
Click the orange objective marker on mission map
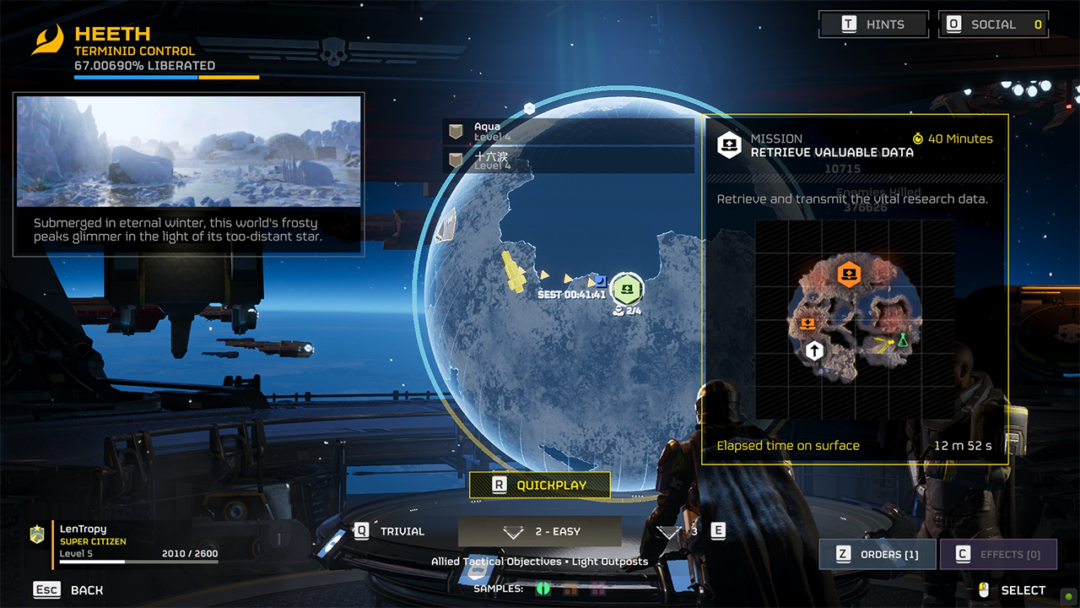pos(849,273)
